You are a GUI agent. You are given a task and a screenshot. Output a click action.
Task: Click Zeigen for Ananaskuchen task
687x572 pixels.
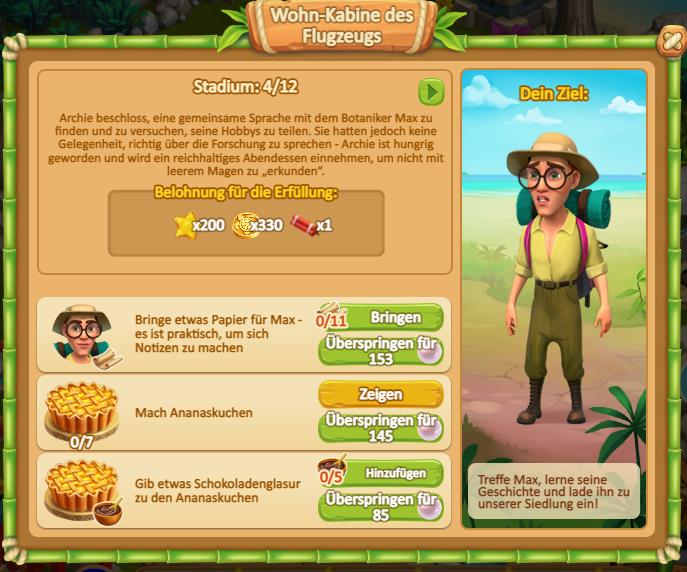380,394
